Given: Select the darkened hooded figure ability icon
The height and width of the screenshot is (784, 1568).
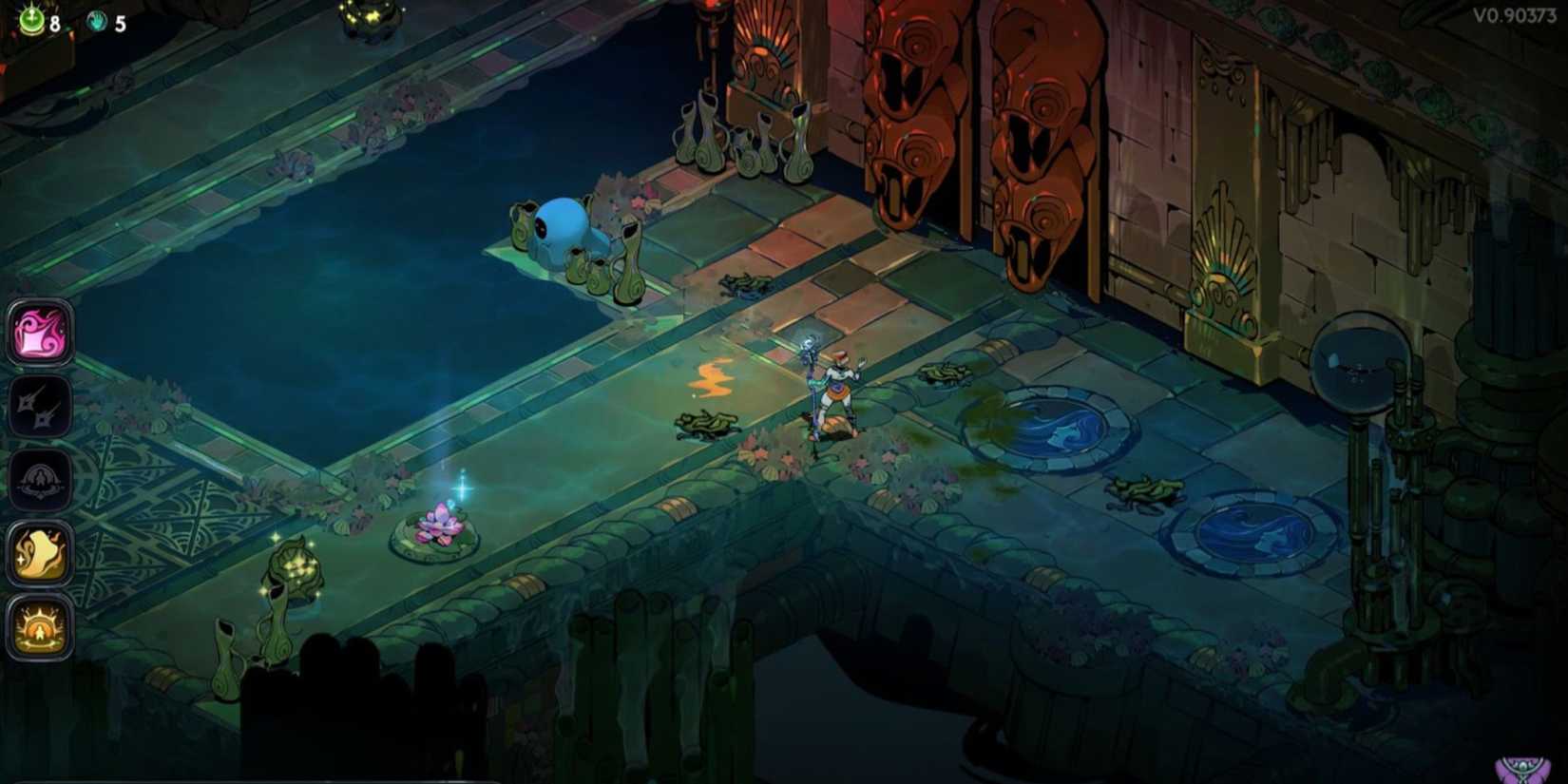Looking at the screenshot, I should (40, 478).
